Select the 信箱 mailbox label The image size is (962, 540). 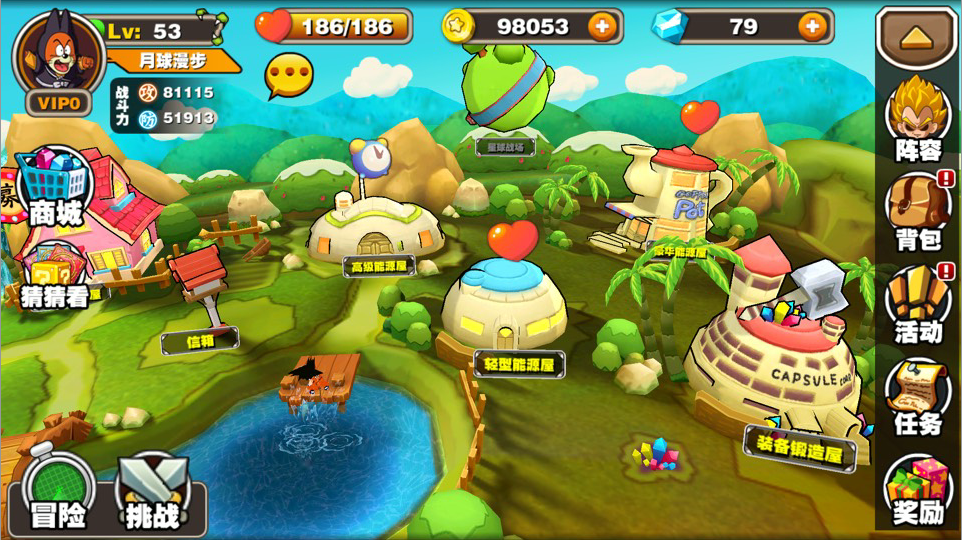pos(200,341)
